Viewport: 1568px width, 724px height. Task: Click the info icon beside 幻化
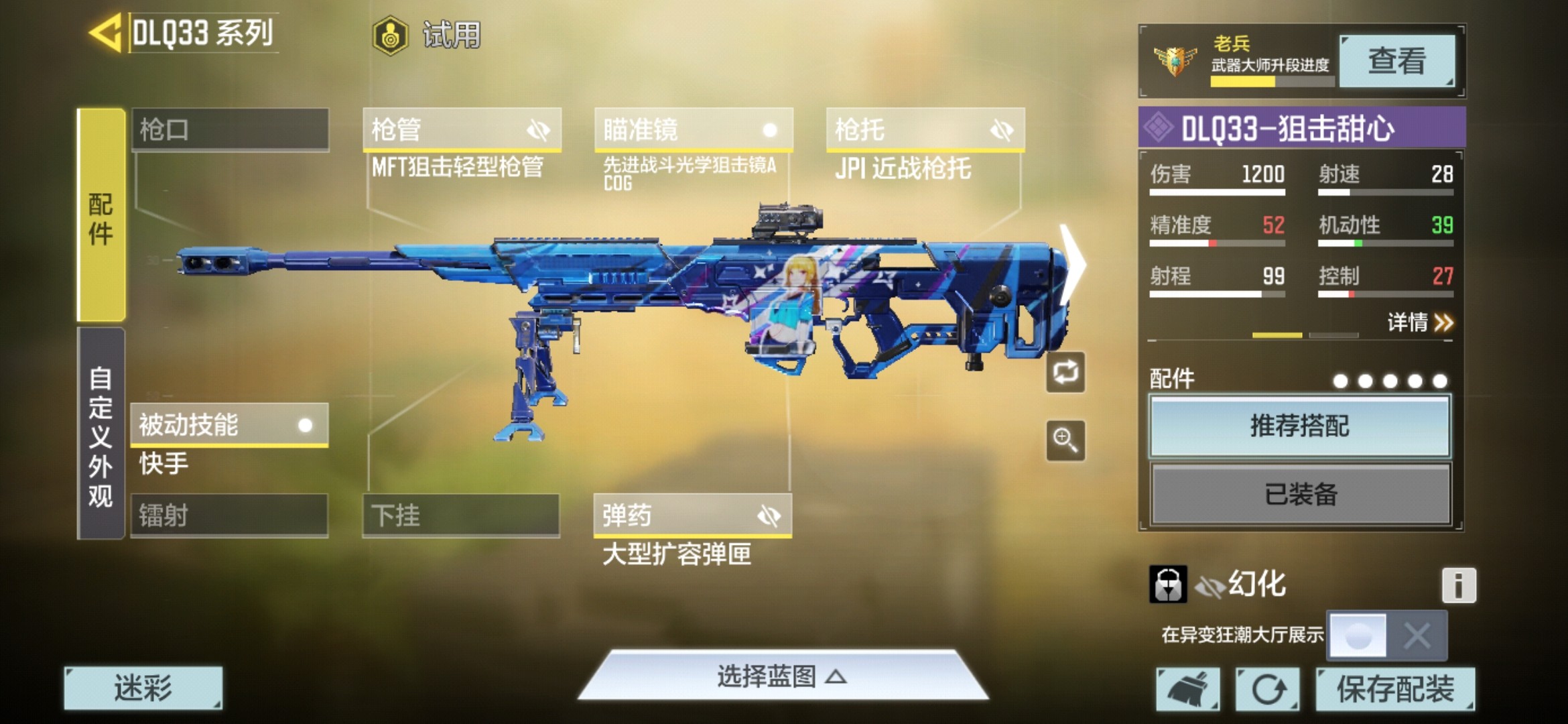click(x=1460, y=584)
